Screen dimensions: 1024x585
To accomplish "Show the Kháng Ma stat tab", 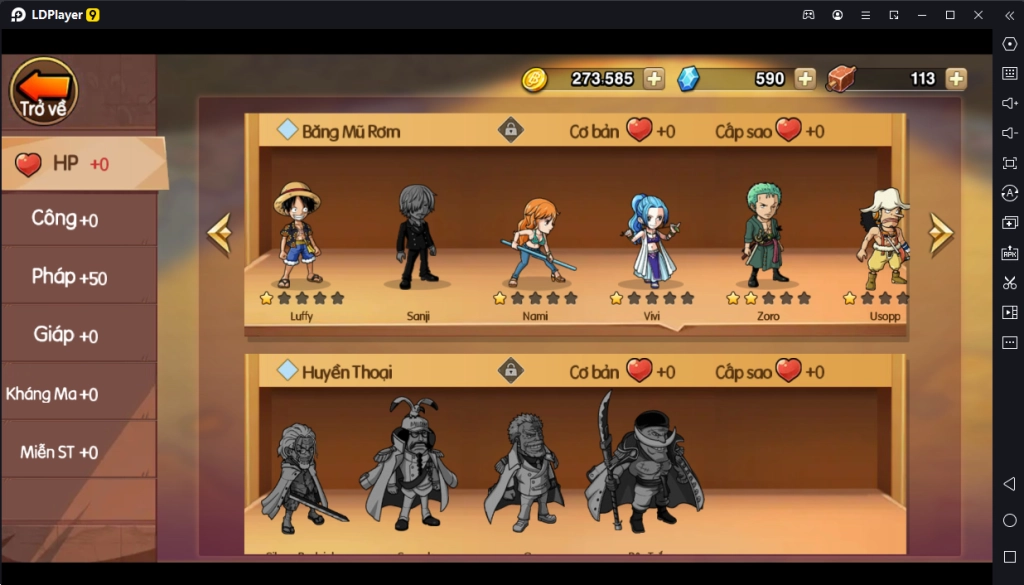I will coord(78,393).
